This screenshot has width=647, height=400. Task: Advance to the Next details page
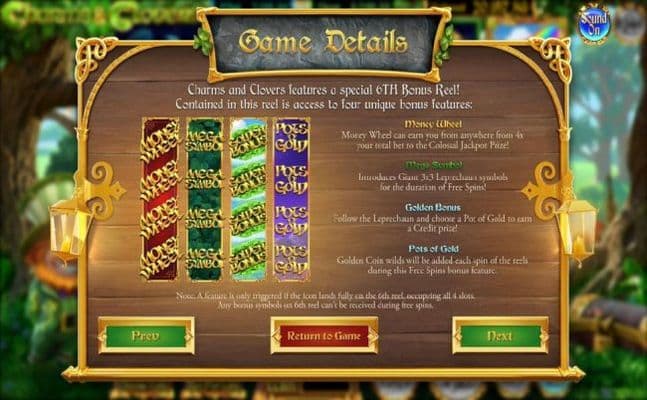pos(500,336)
